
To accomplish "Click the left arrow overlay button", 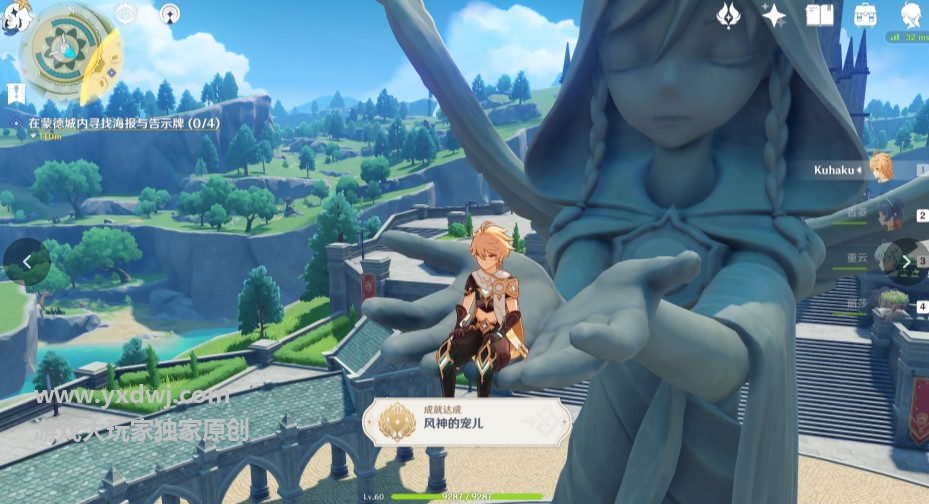I will point(26,261).
